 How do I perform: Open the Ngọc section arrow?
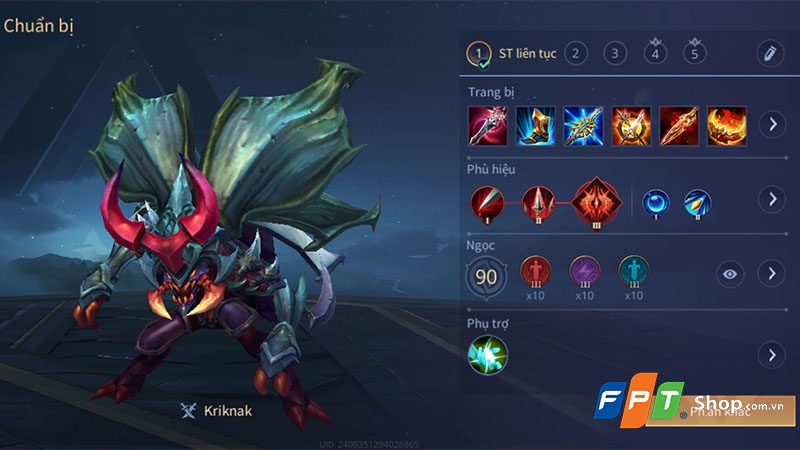click(x=772, y=273)
